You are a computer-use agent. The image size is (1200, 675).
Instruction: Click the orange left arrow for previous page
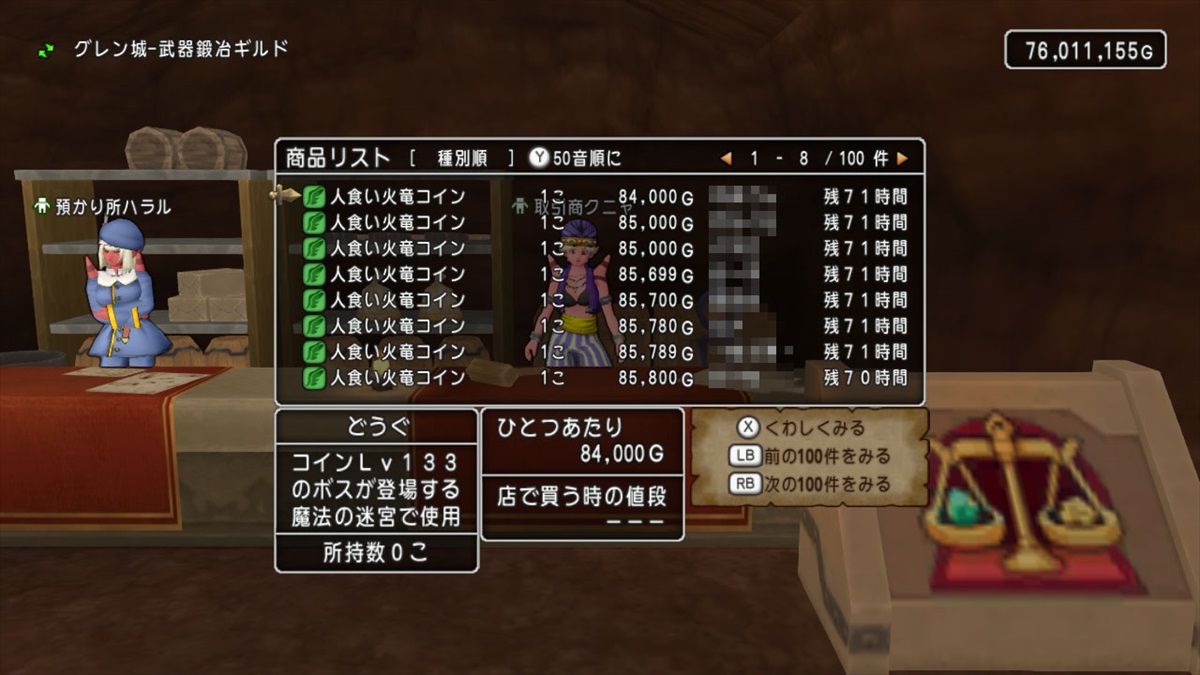pos(726,158)
